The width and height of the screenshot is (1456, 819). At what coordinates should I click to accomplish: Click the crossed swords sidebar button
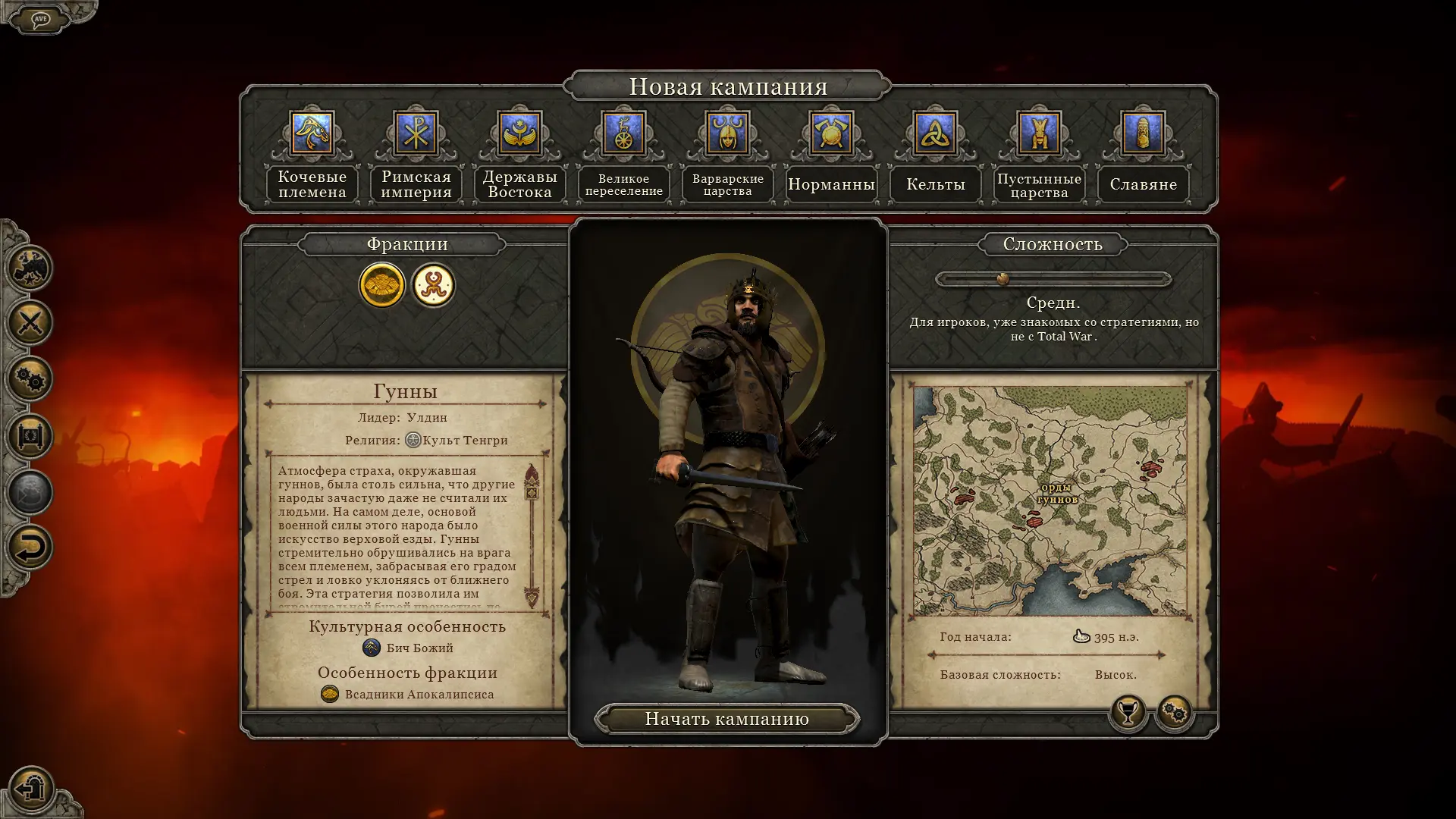[x=30, y=323]
